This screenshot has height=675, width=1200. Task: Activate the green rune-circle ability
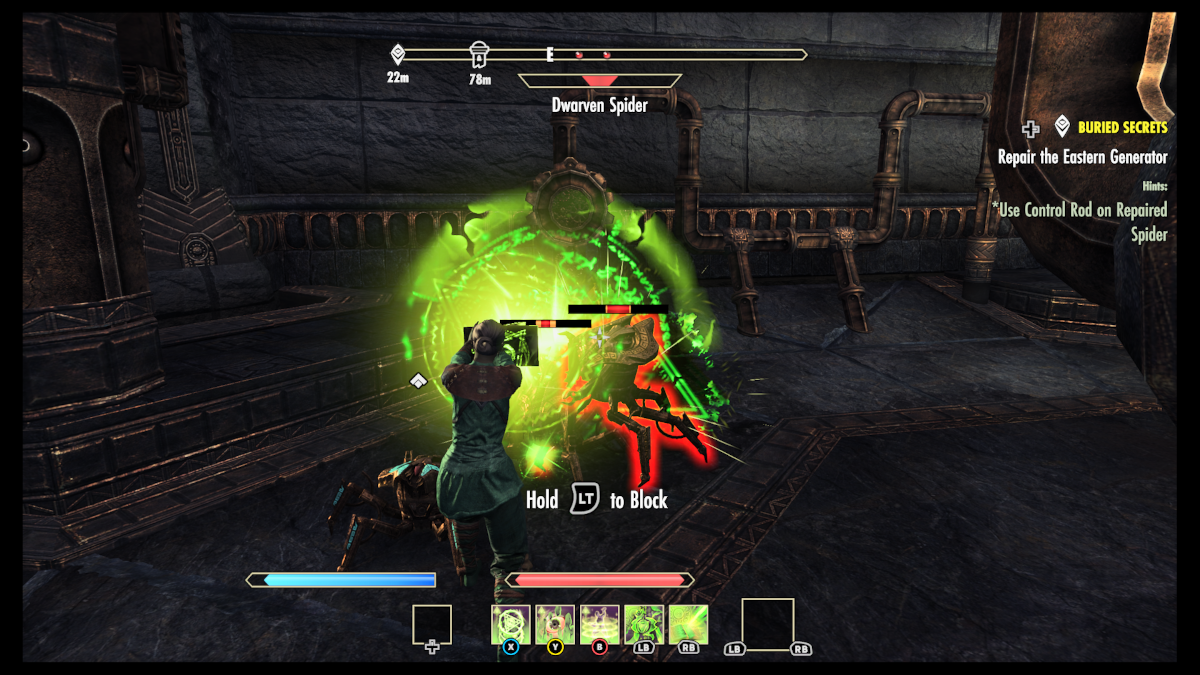coord(510,624)
